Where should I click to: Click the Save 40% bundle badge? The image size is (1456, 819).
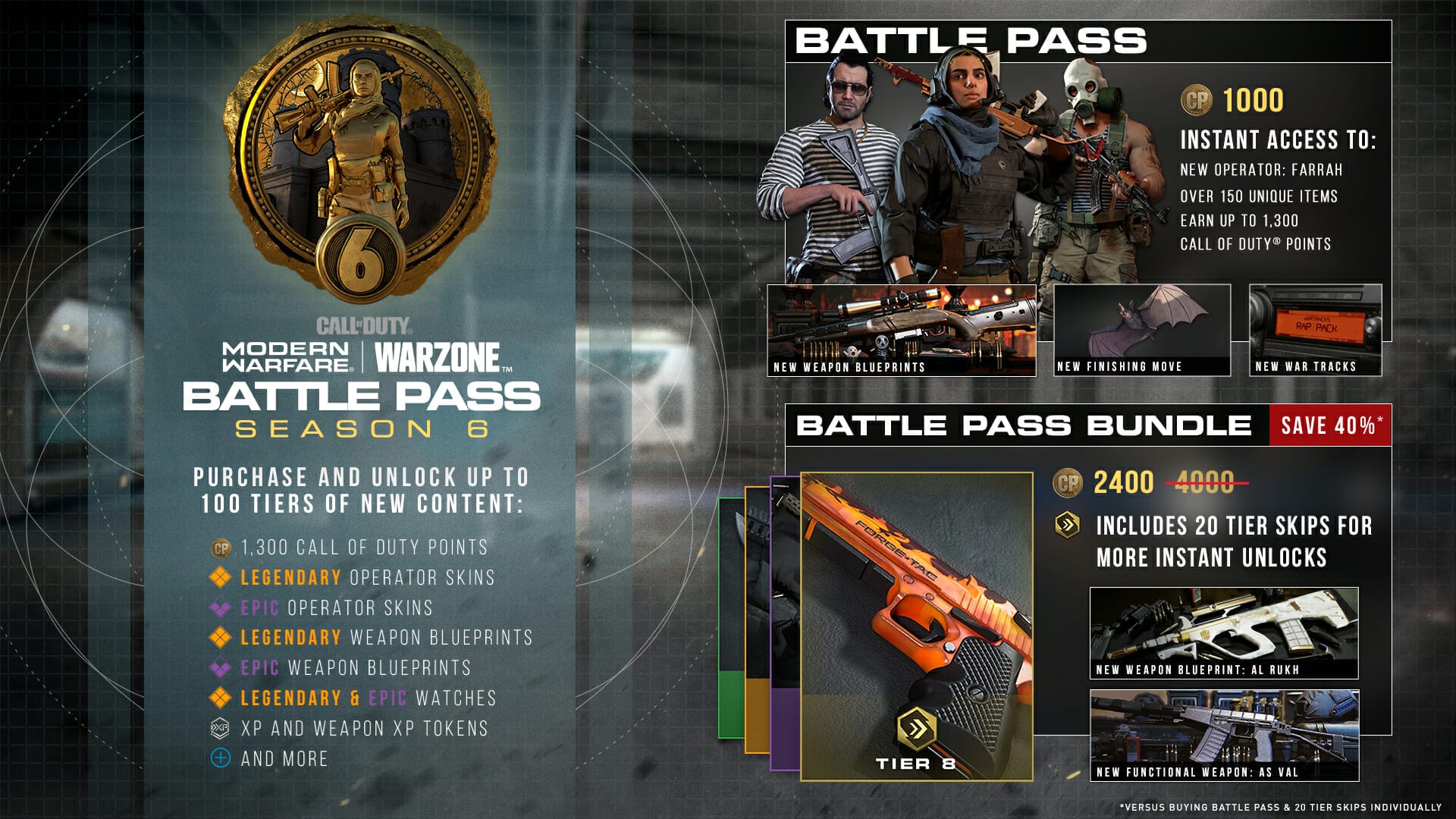point(1330,425)
